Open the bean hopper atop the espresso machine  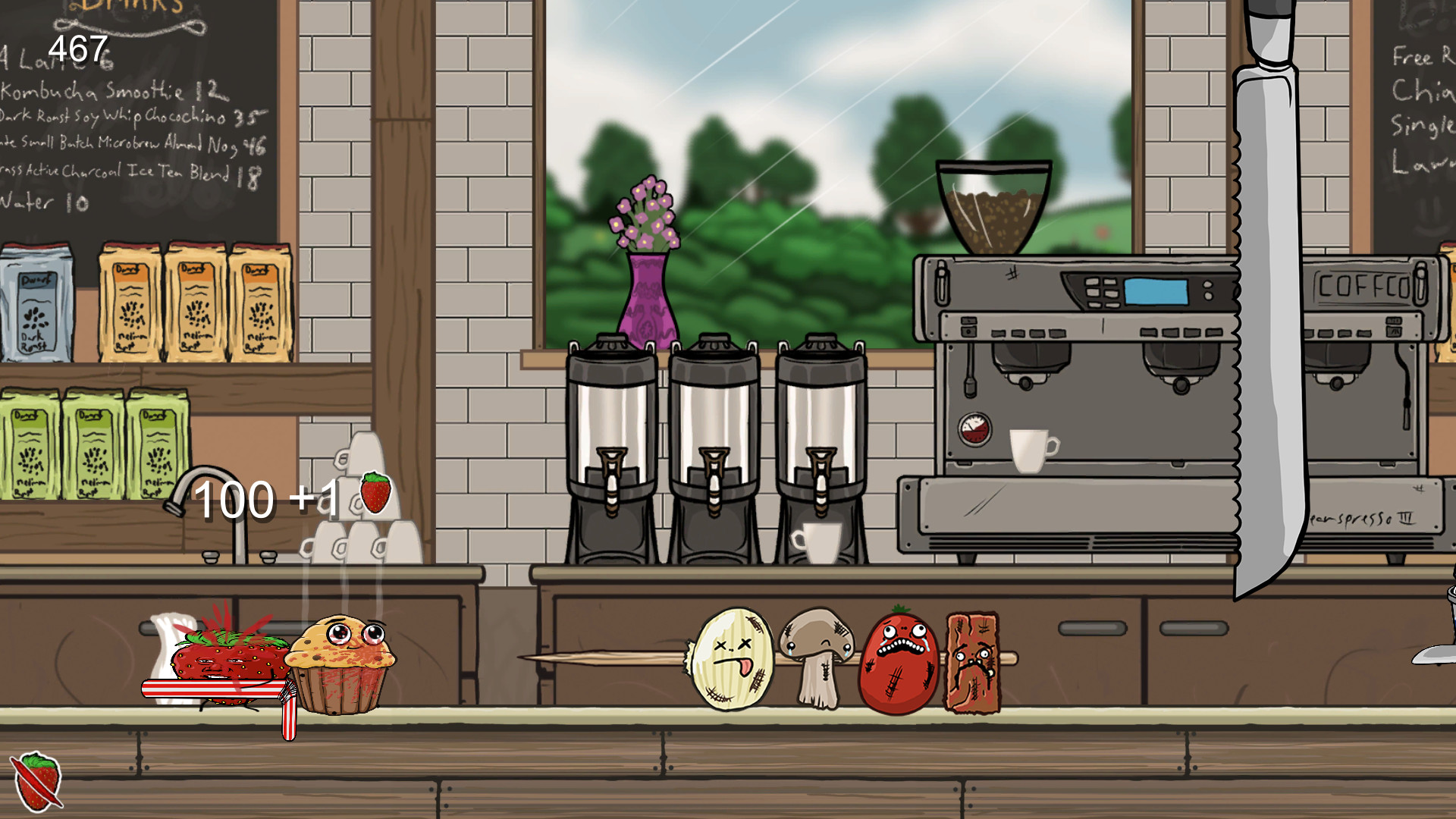[x=994, y=203]
